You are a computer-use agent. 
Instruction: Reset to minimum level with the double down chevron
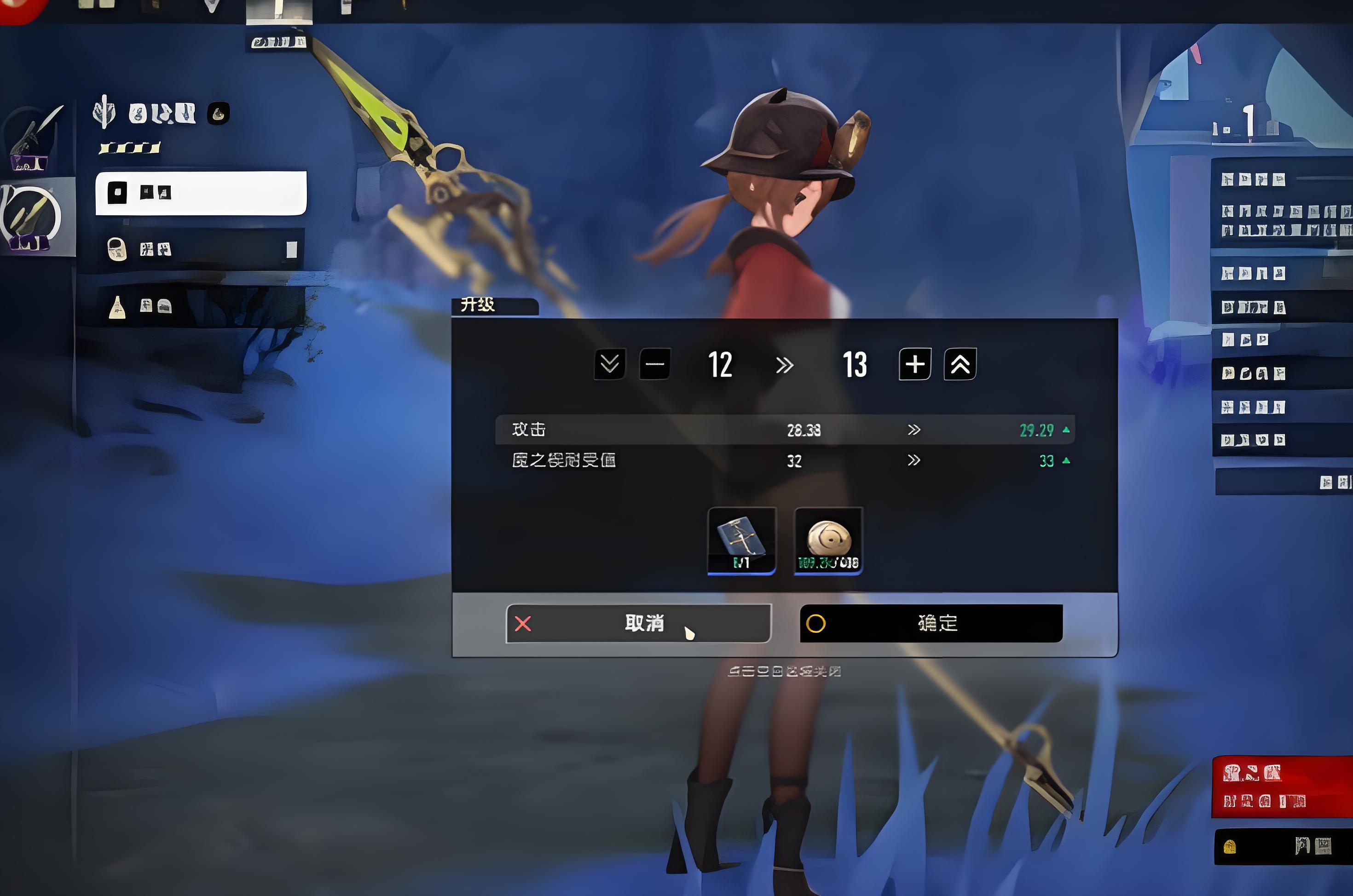[x=609, y=364]
